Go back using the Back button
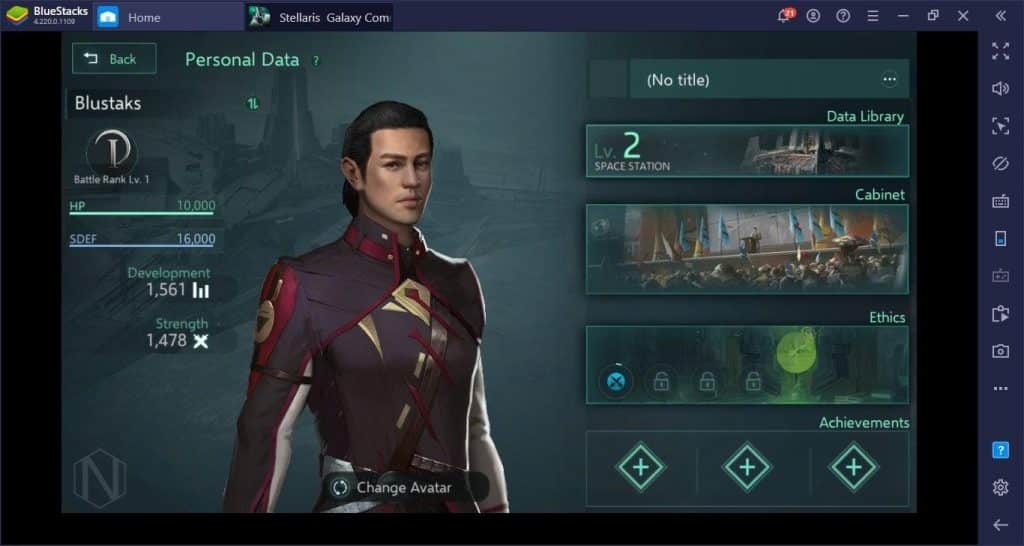The width and height of the screenshot is (1024, 546). (x=113, y=59)
